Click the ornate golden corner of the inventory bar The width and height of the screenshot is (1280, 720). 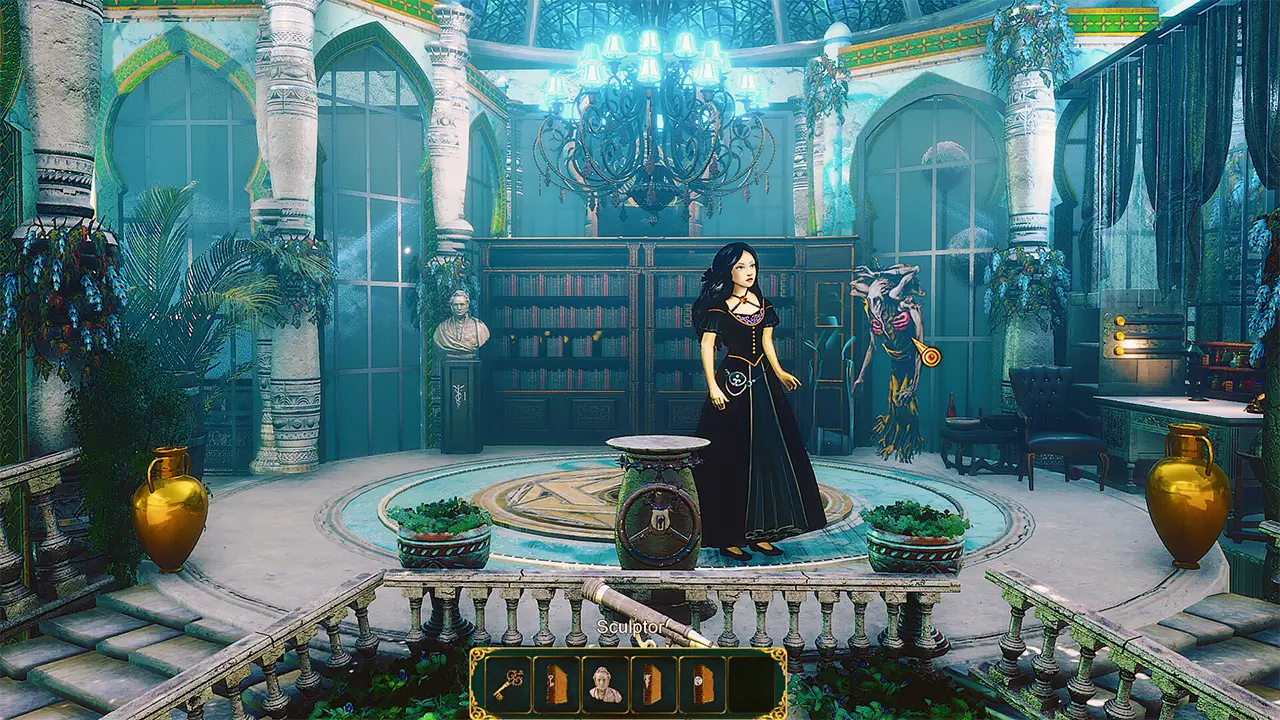point(478,652)
